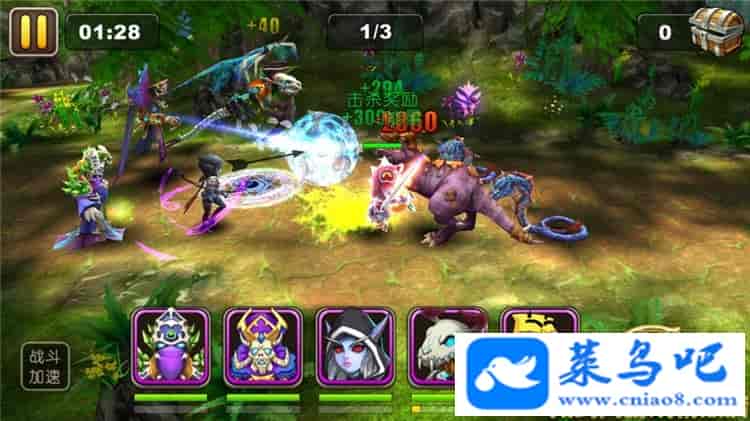750x421 pixels.
Task: Toggle the 战斗加速 battle speed-up button
Action: pos(46,366)
